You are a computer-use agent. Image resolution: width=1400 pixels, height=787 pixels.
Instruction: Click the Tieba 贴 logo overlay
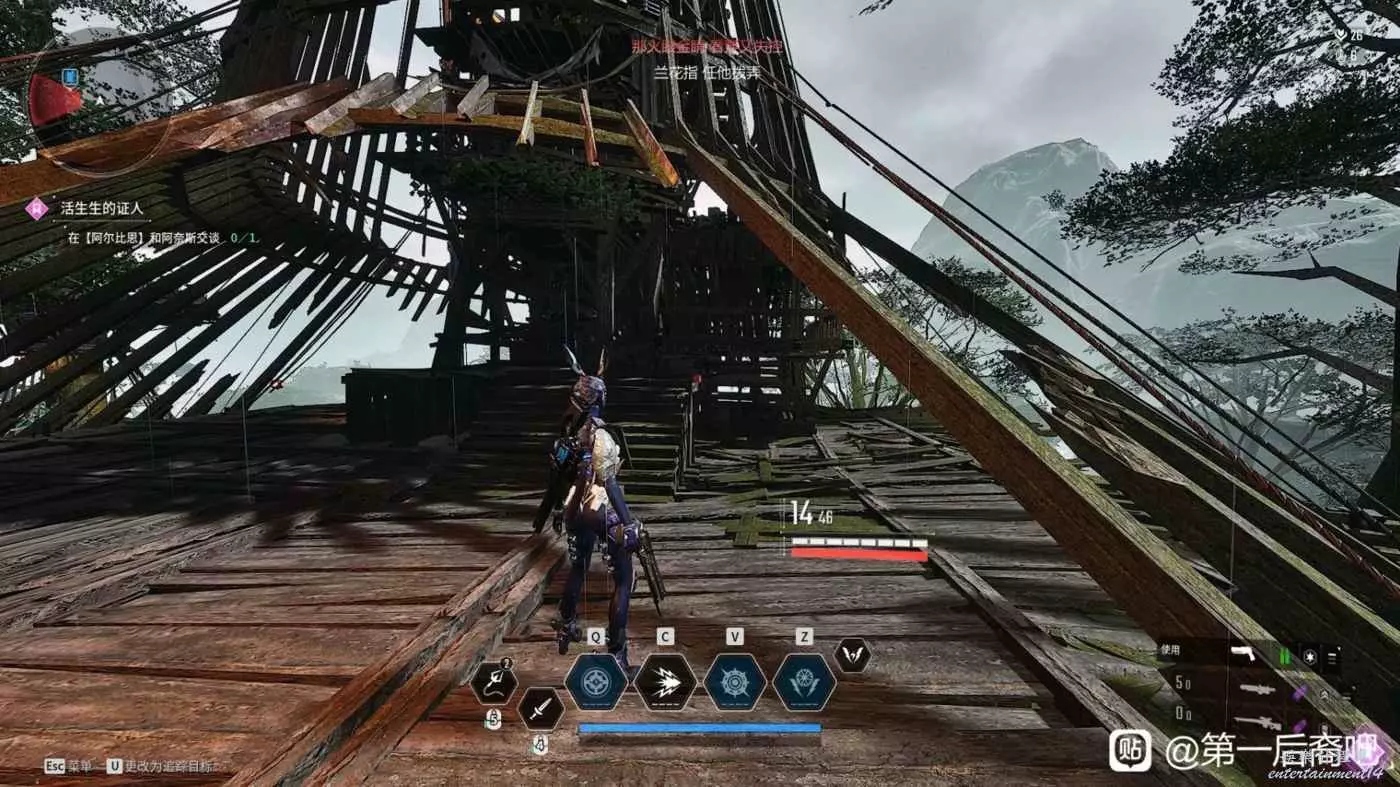point(1130,750)
